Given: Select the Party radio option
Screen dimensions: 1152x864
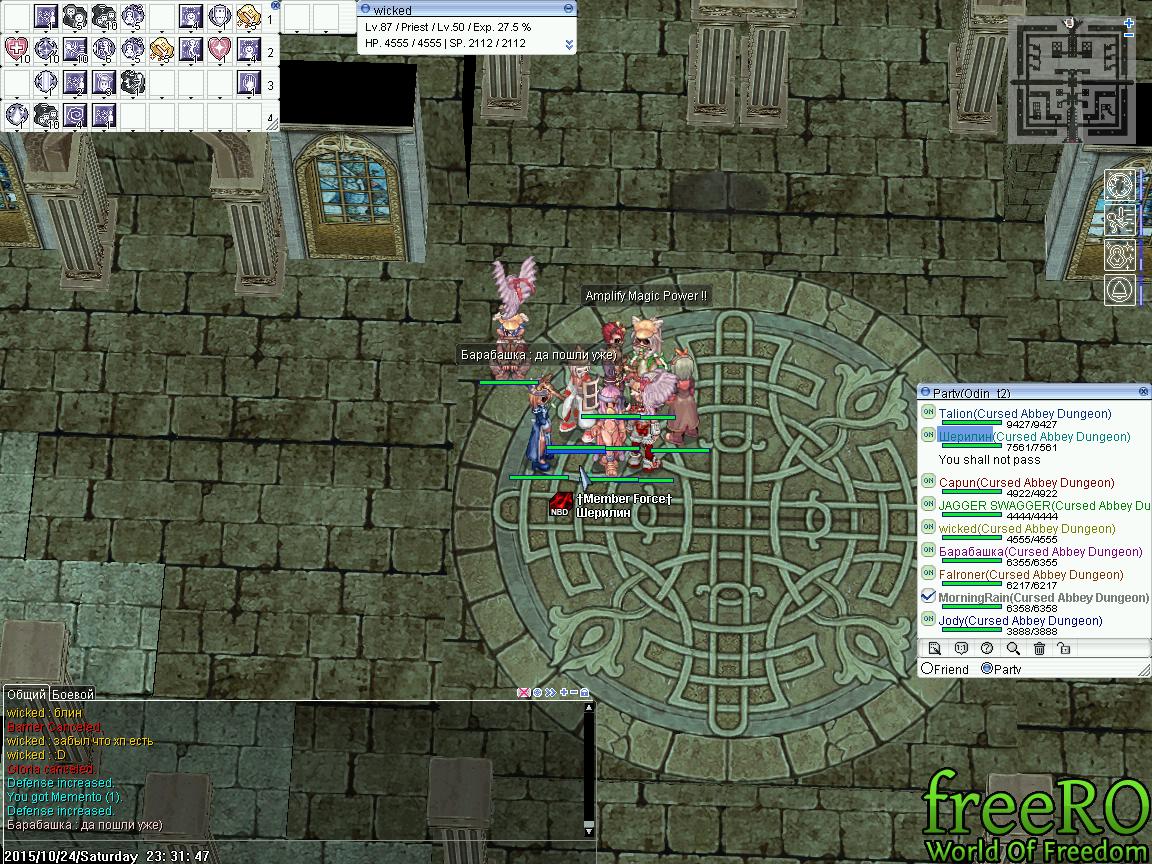Looking at the screenshot, I should (x=987, y=669).
